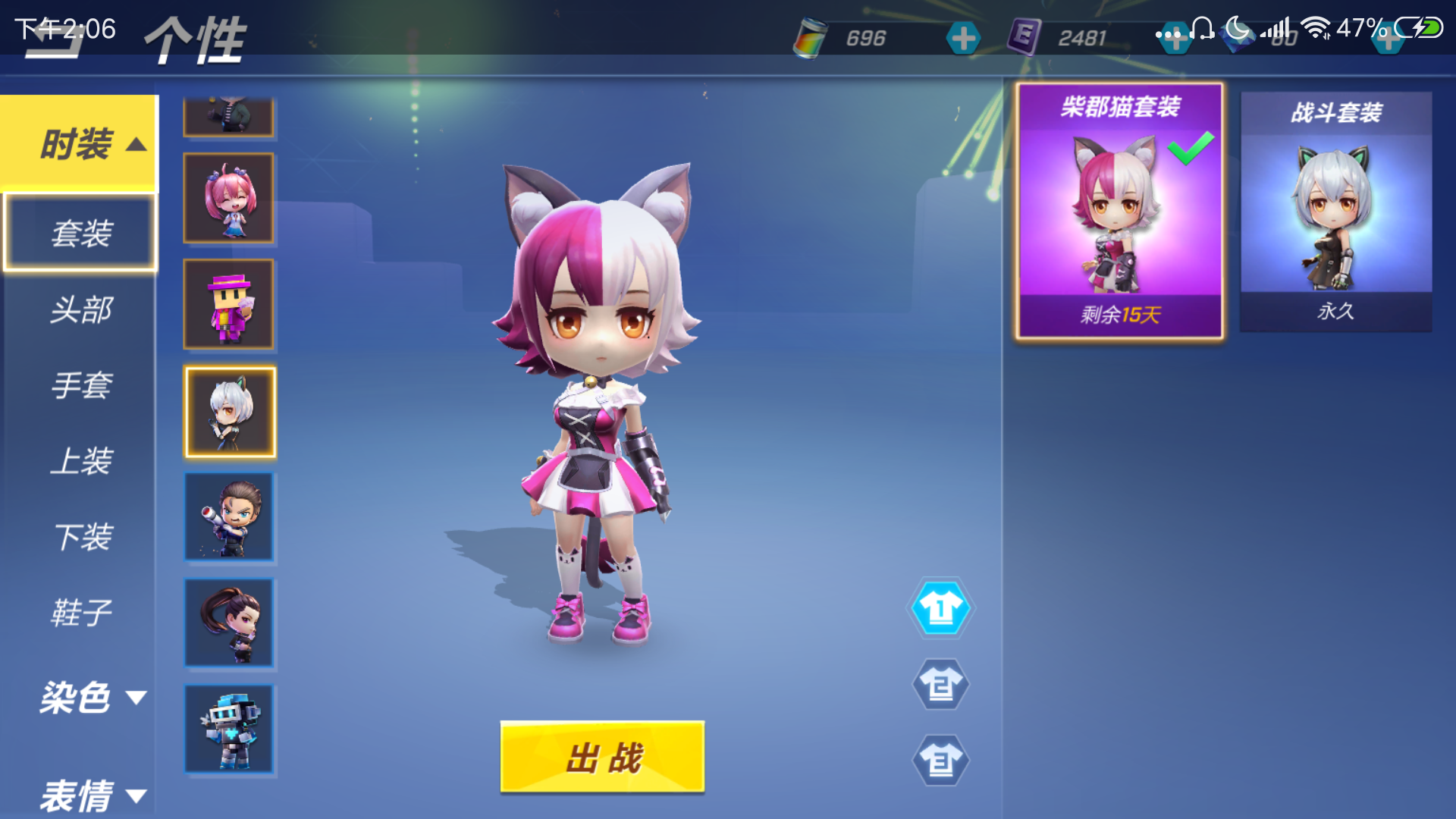Viewport: 1456px width, 819px height.
Task: Select outfit preset 1 shirt icon
Action: coord(940,609)
